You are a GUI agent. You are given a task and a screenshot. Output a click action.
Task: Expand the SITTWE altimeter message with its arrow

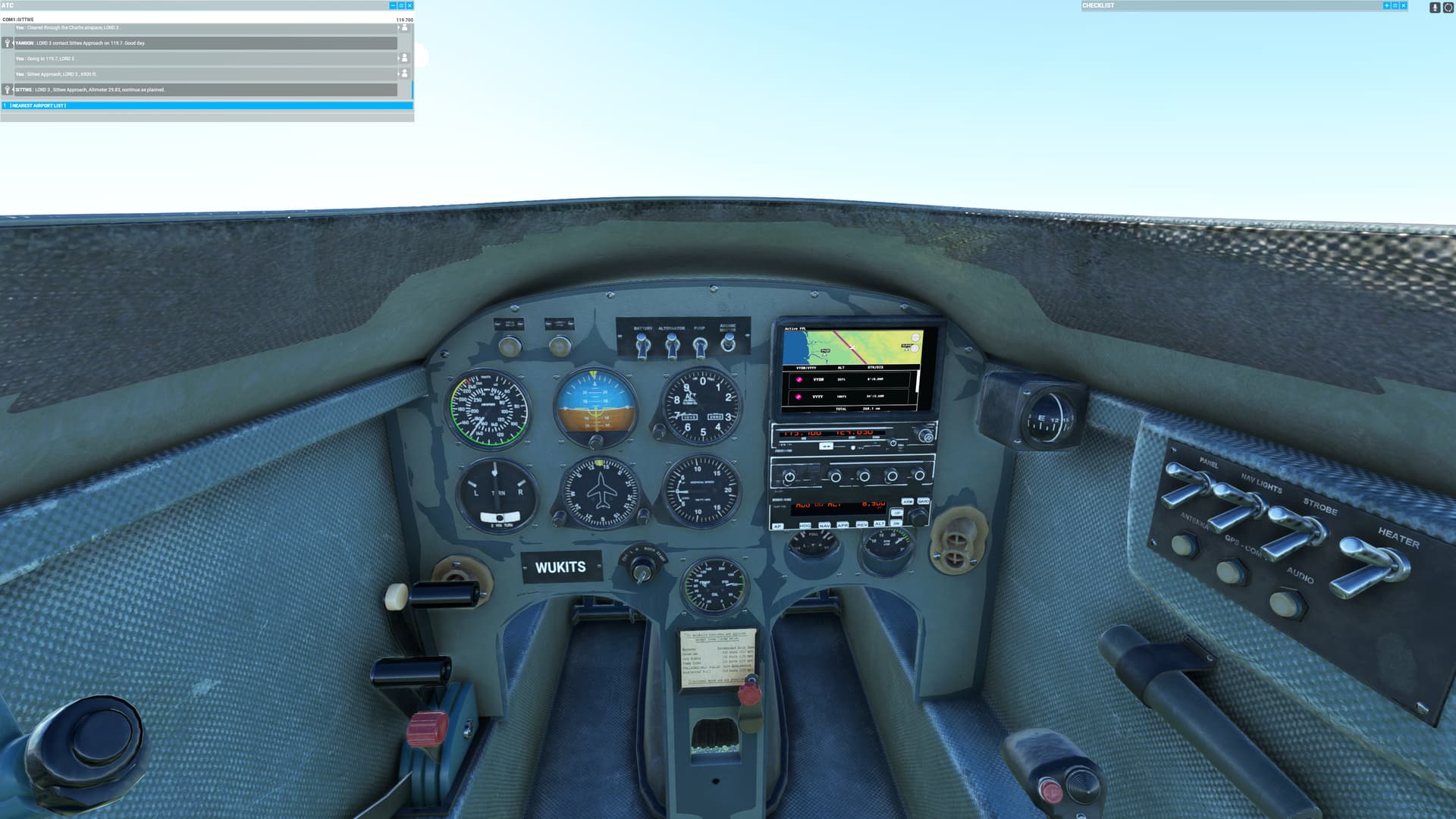coord(13,90)
